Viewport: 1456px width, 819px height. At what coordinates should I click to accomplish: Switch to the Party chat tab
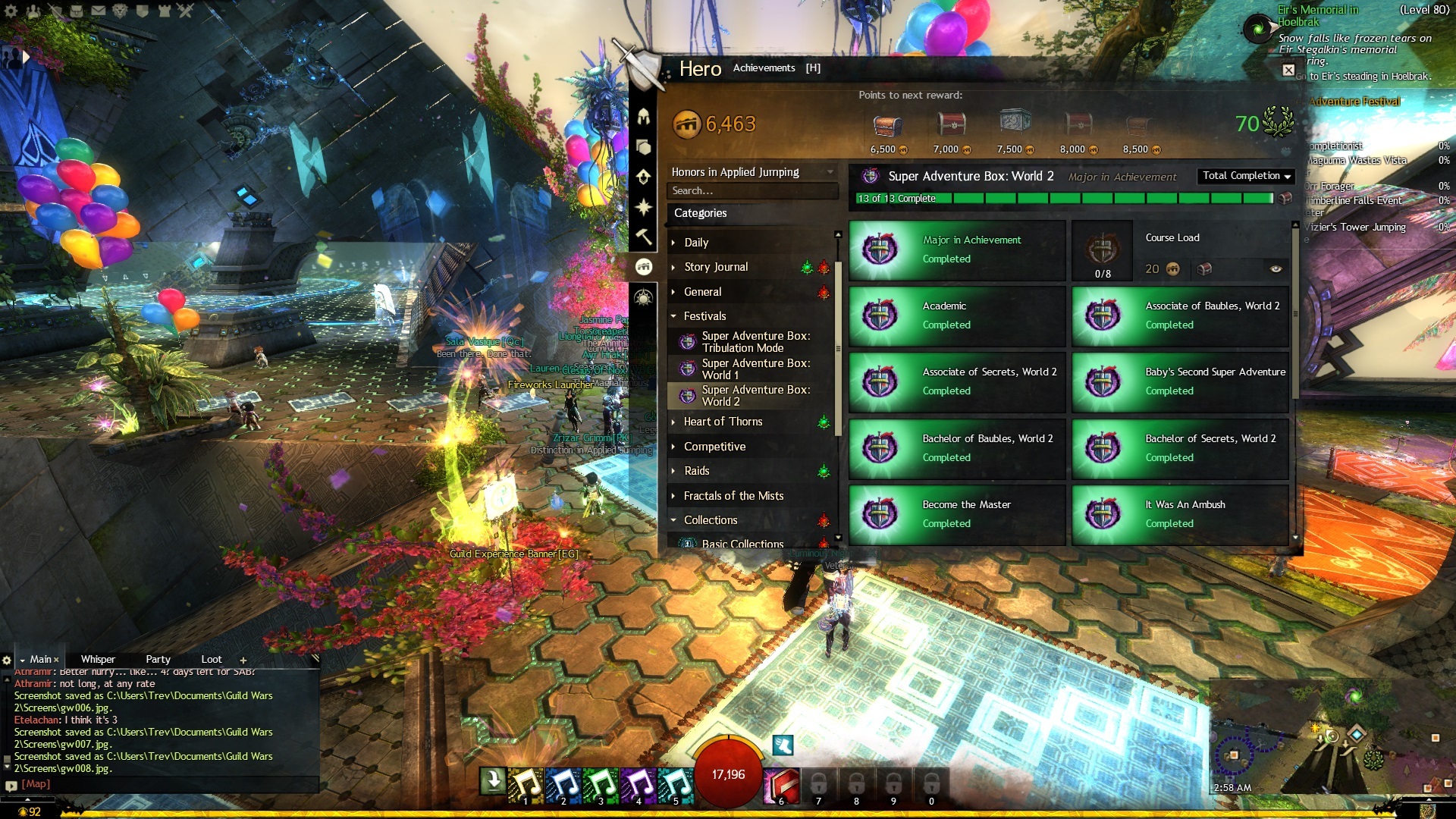[x=158, y=660]
